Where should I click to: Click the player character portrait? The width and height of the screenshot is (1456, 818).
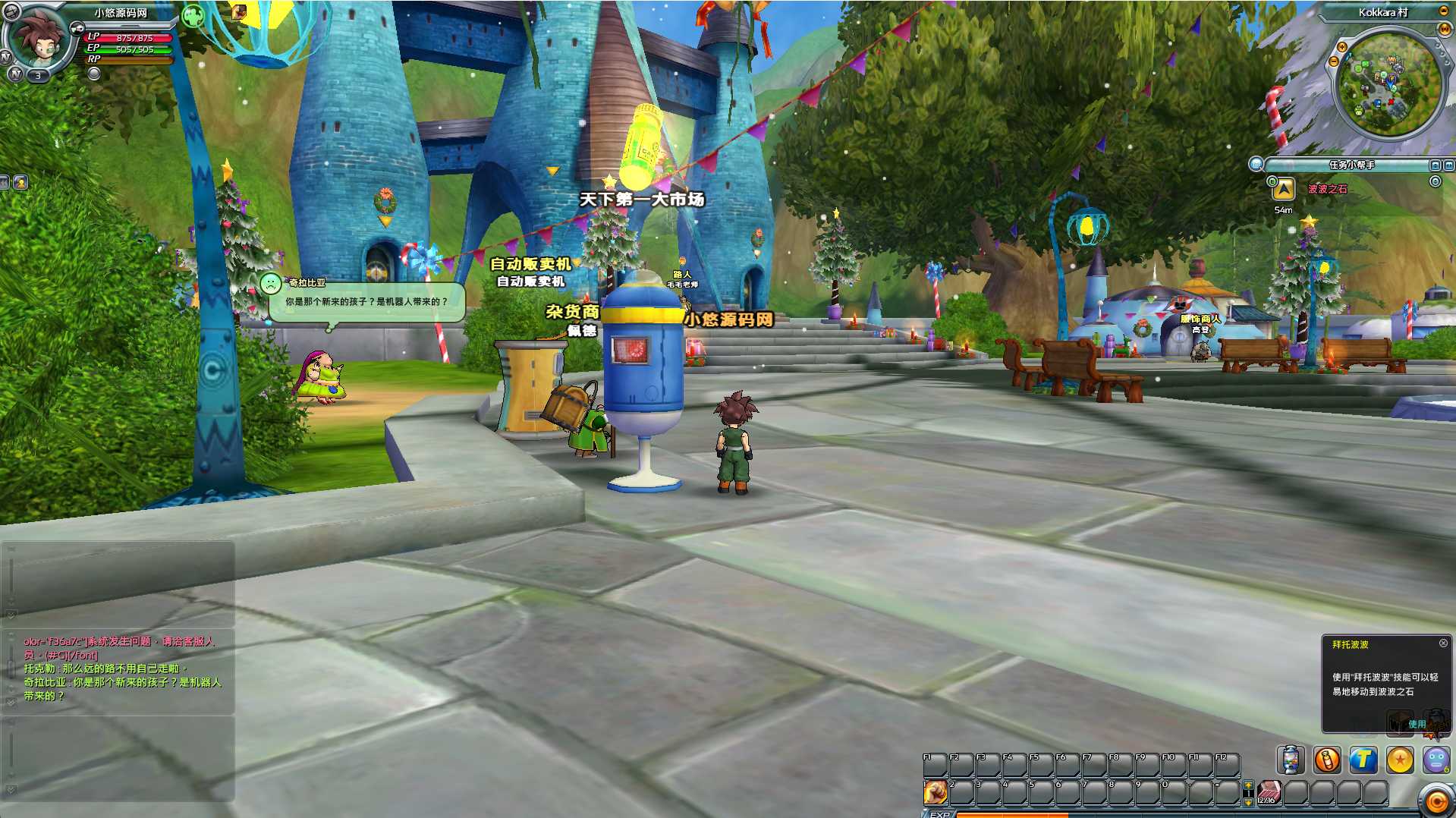38,38
